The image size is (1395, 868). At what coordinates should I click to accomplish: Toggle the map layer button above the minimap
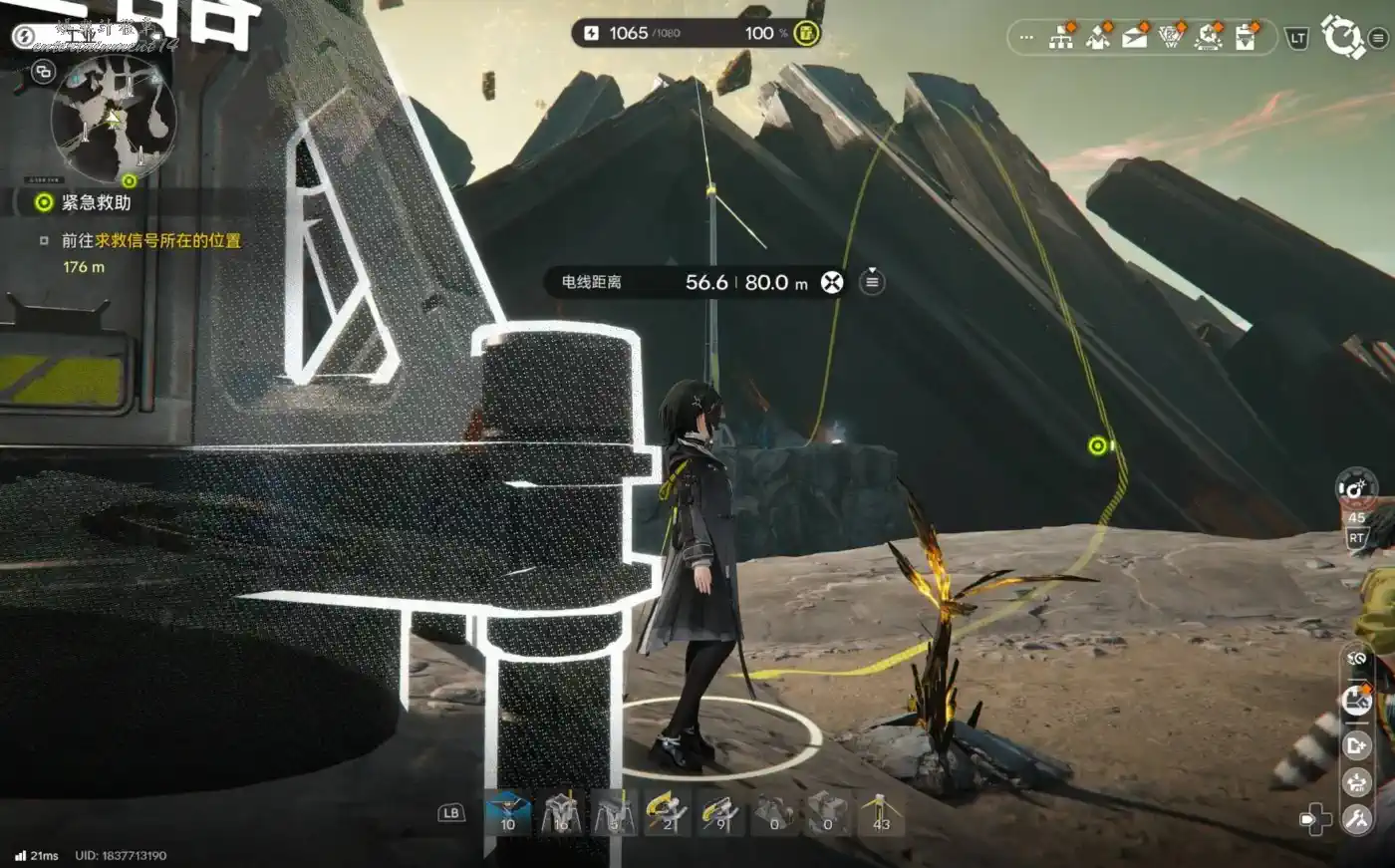43,72
